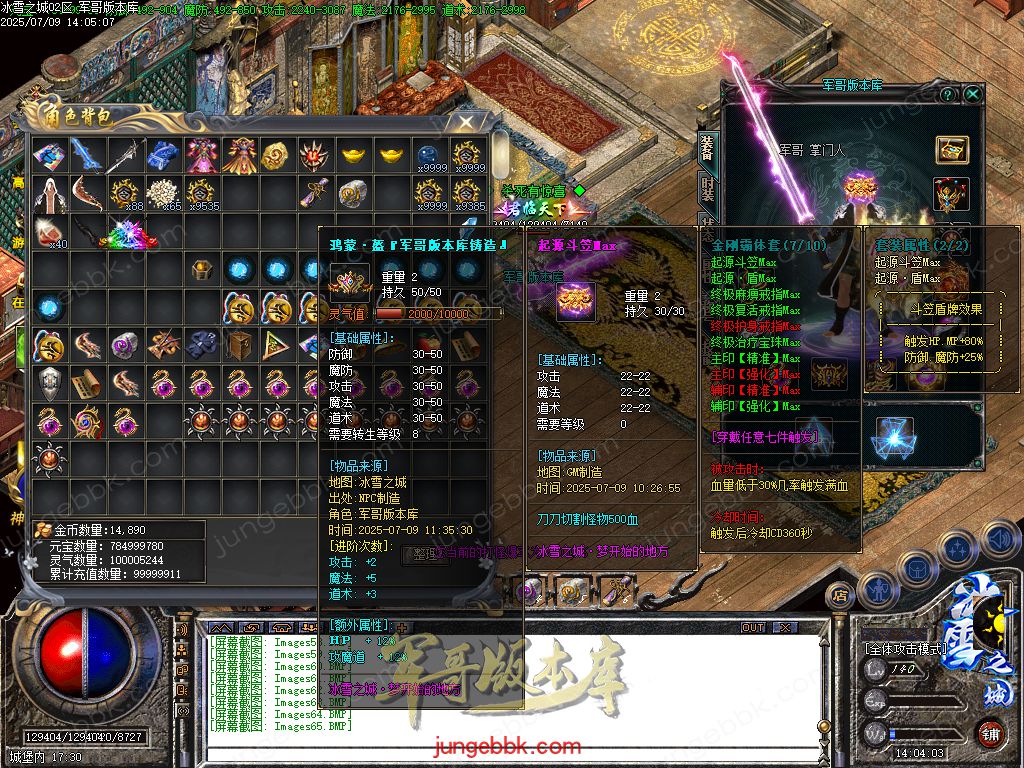This screenshot has width=1024, height=768.
Task: Select the wooden crate item in the backpack
Action: pyautogui.click(x=239, y=345)
